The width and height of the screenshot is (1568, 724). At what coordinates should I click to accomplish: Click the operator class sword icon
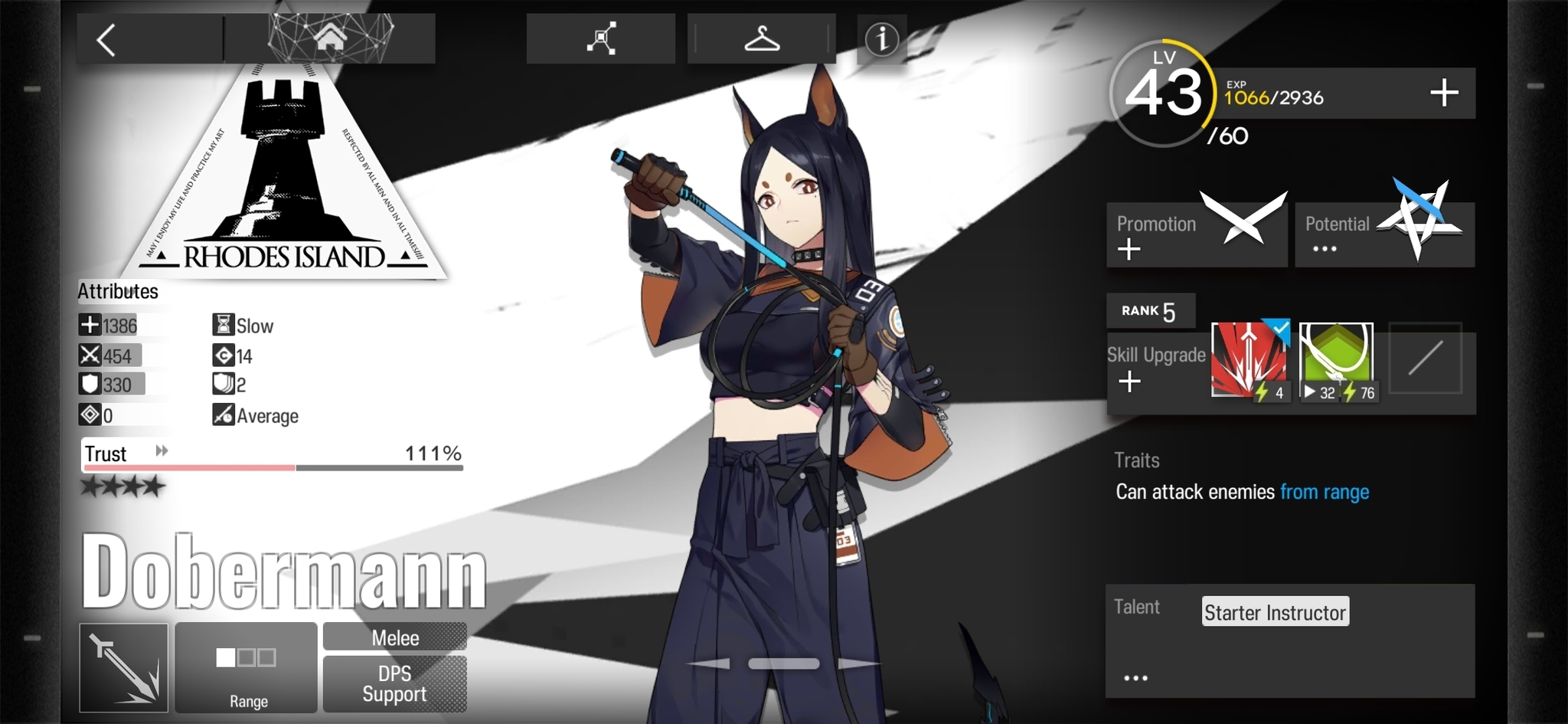(x=124, y=667)
